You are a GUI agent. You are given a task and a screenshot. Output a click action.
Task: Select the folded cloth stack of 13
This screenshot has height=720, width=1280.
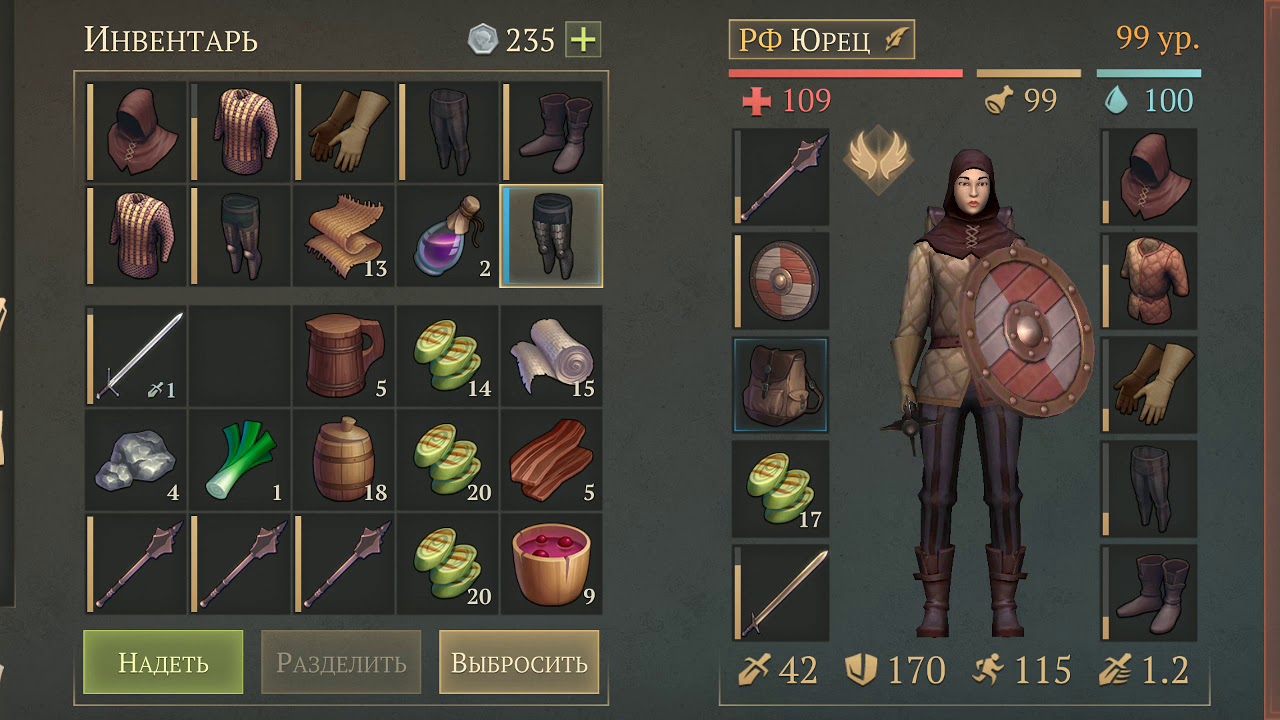tap(343, 236)
